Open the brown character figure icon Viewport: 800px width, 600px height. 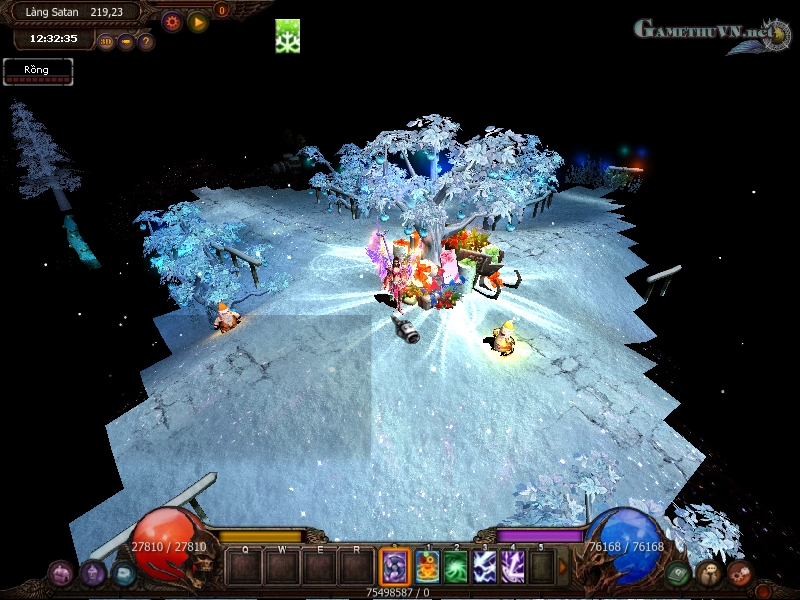[x=709, y=573]
